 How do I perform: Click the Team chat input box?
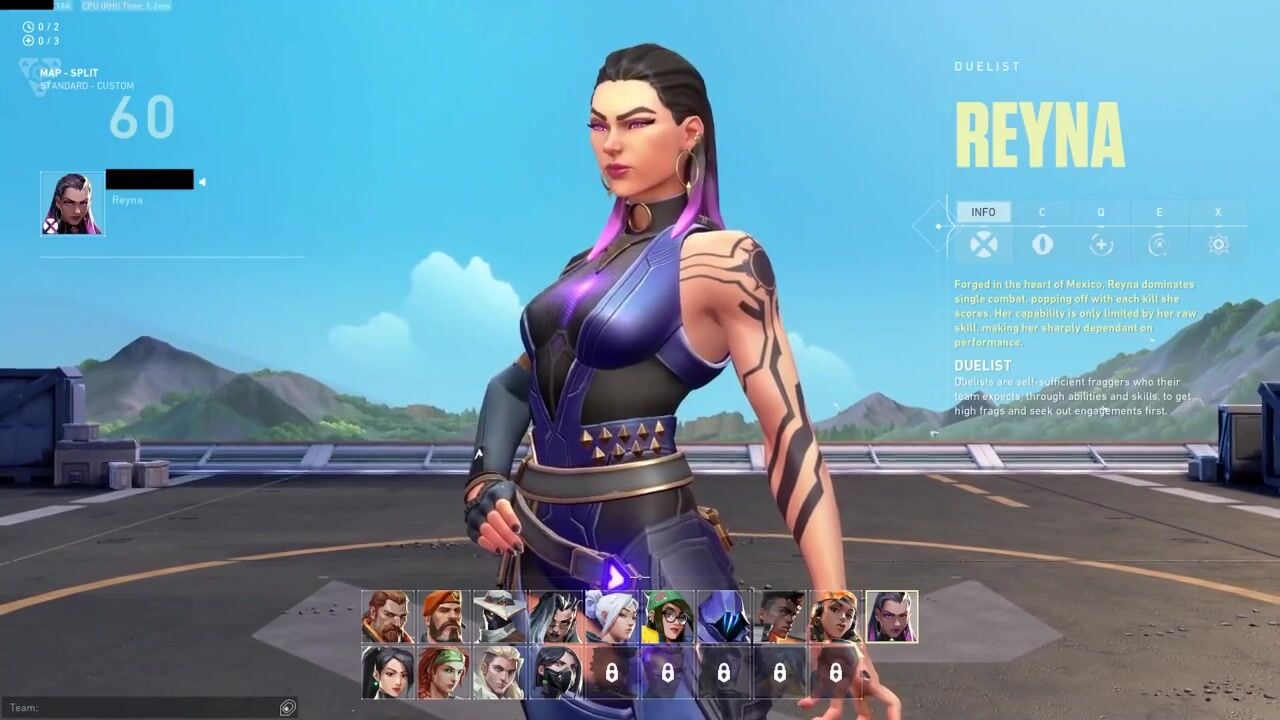click(x=150, y=708)
